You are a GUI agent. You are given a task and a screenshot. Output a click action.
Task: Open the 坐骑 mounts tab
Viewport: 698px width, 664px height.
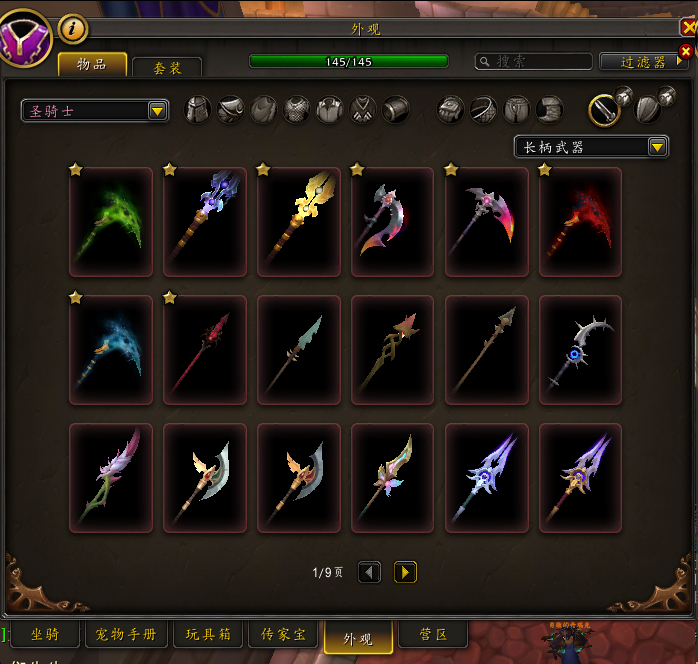(x=45, y=634)
